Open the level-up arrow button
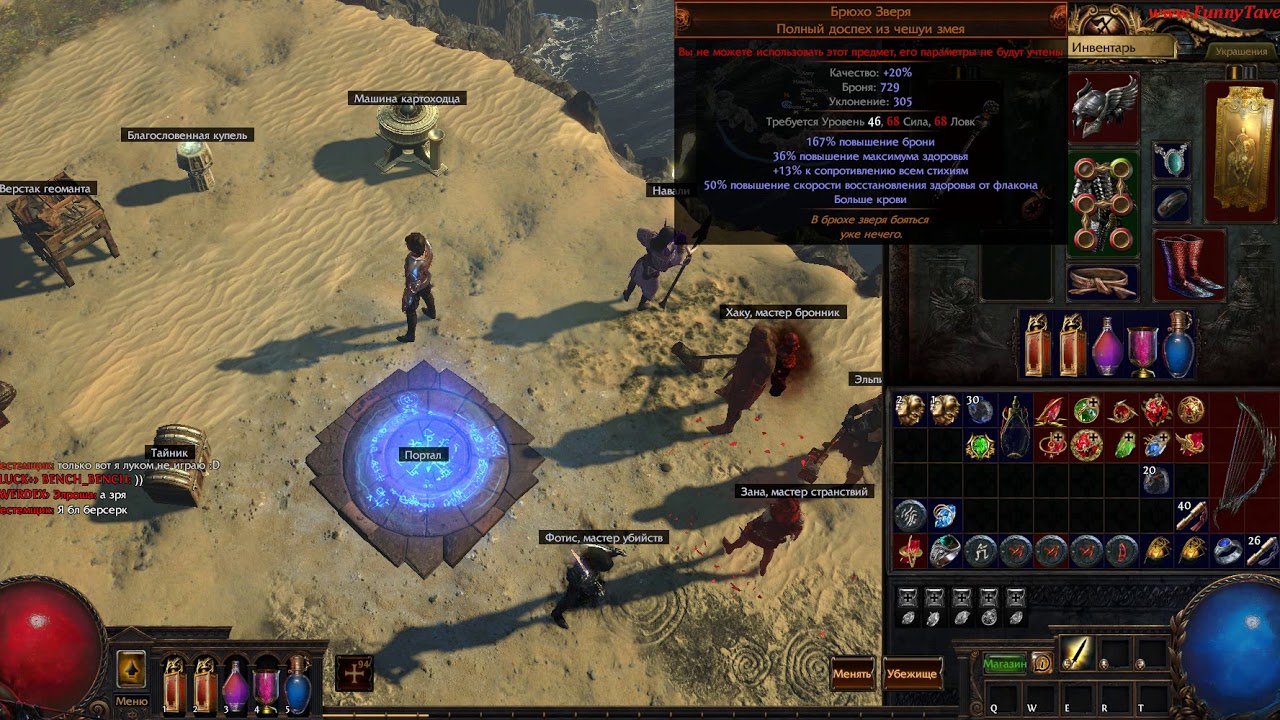1280x720 pixels. coord(131,668)
